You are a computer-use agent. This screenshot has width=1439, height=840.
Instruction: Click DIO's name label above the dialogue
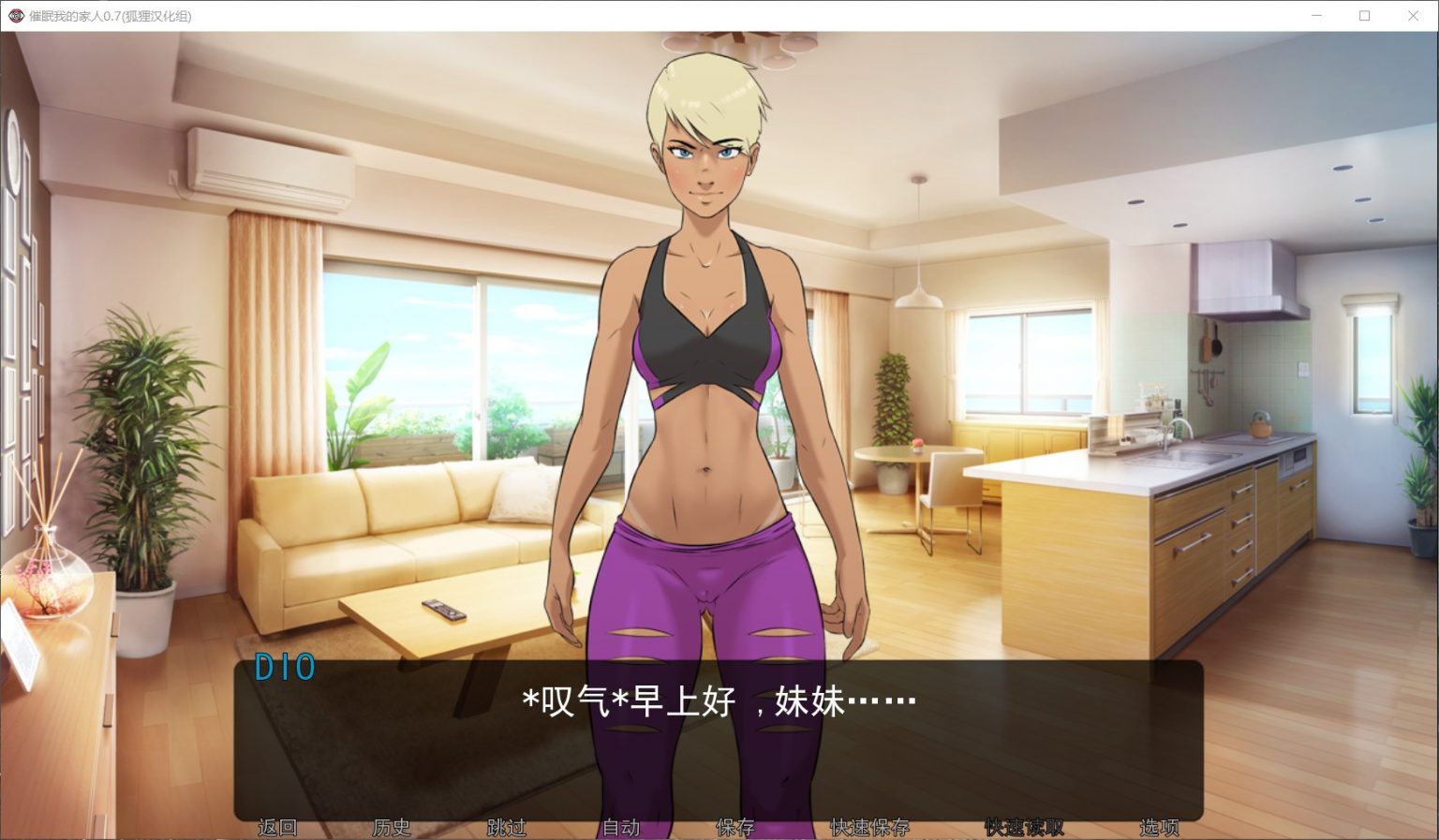coord(286,668)
